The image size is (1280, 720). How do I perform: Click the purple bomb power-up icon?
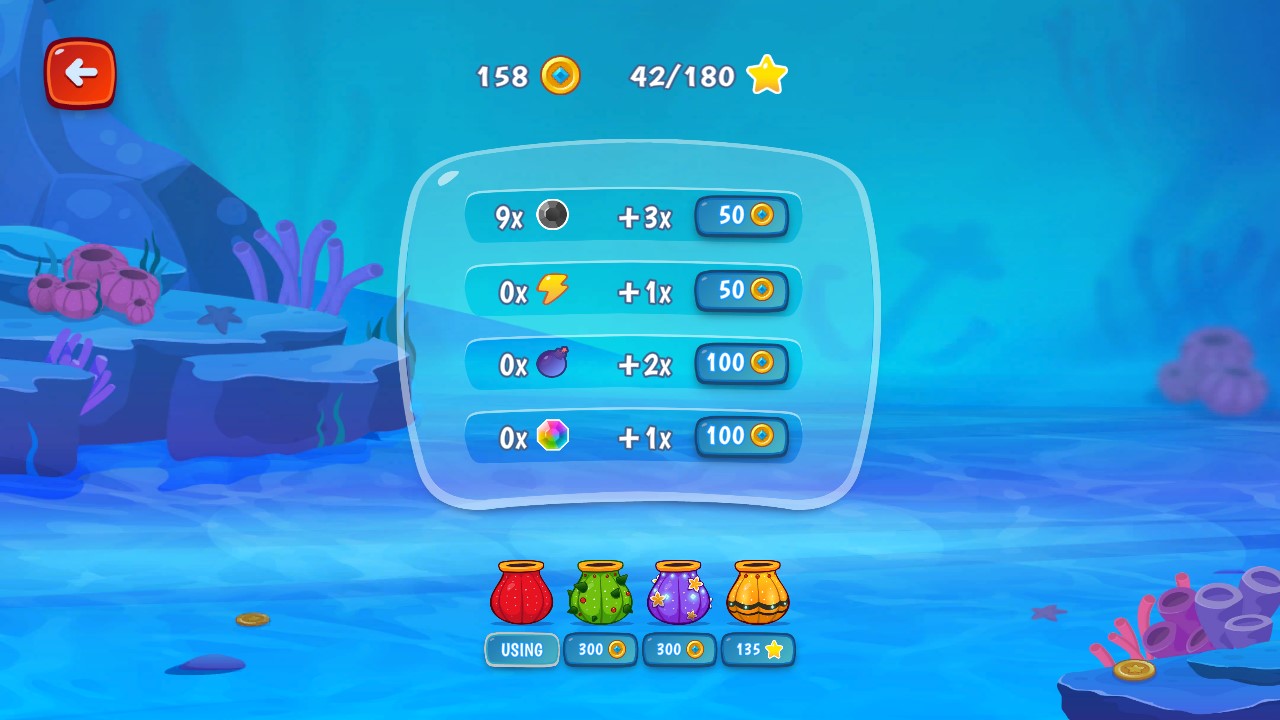(553, 363)
